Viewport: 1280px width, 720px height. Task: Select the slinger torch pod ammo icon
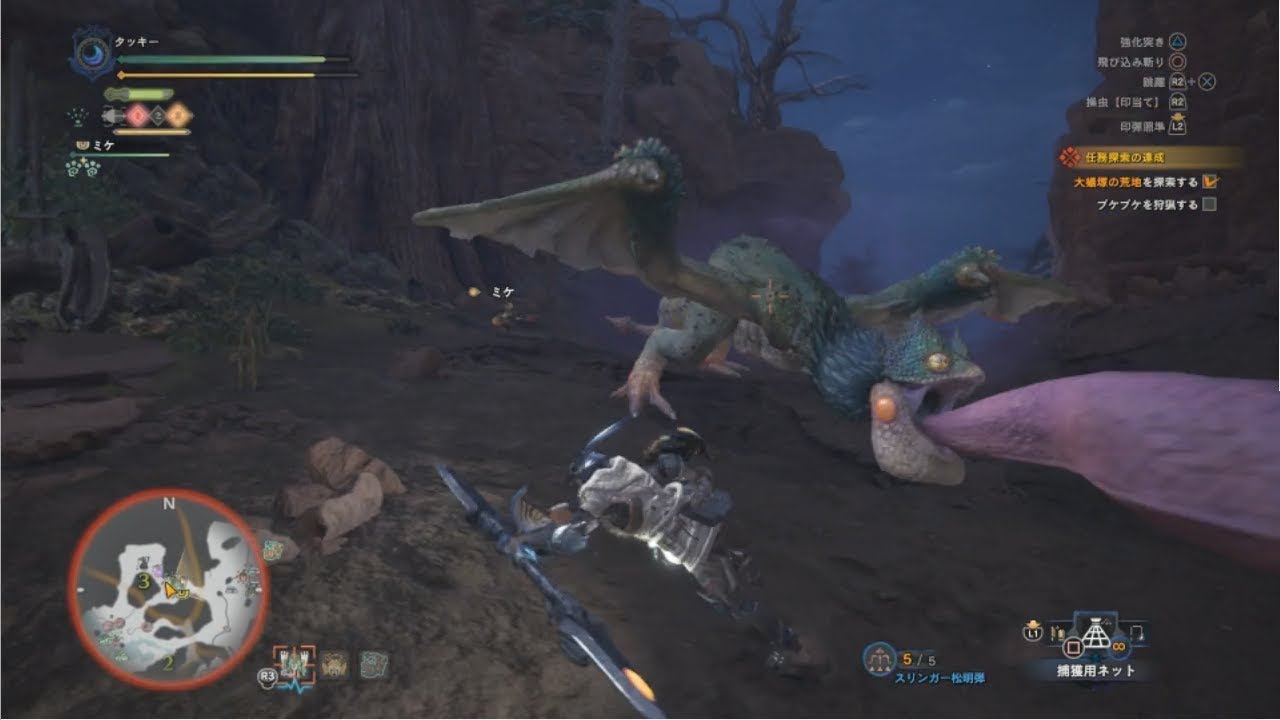(881, 659)
